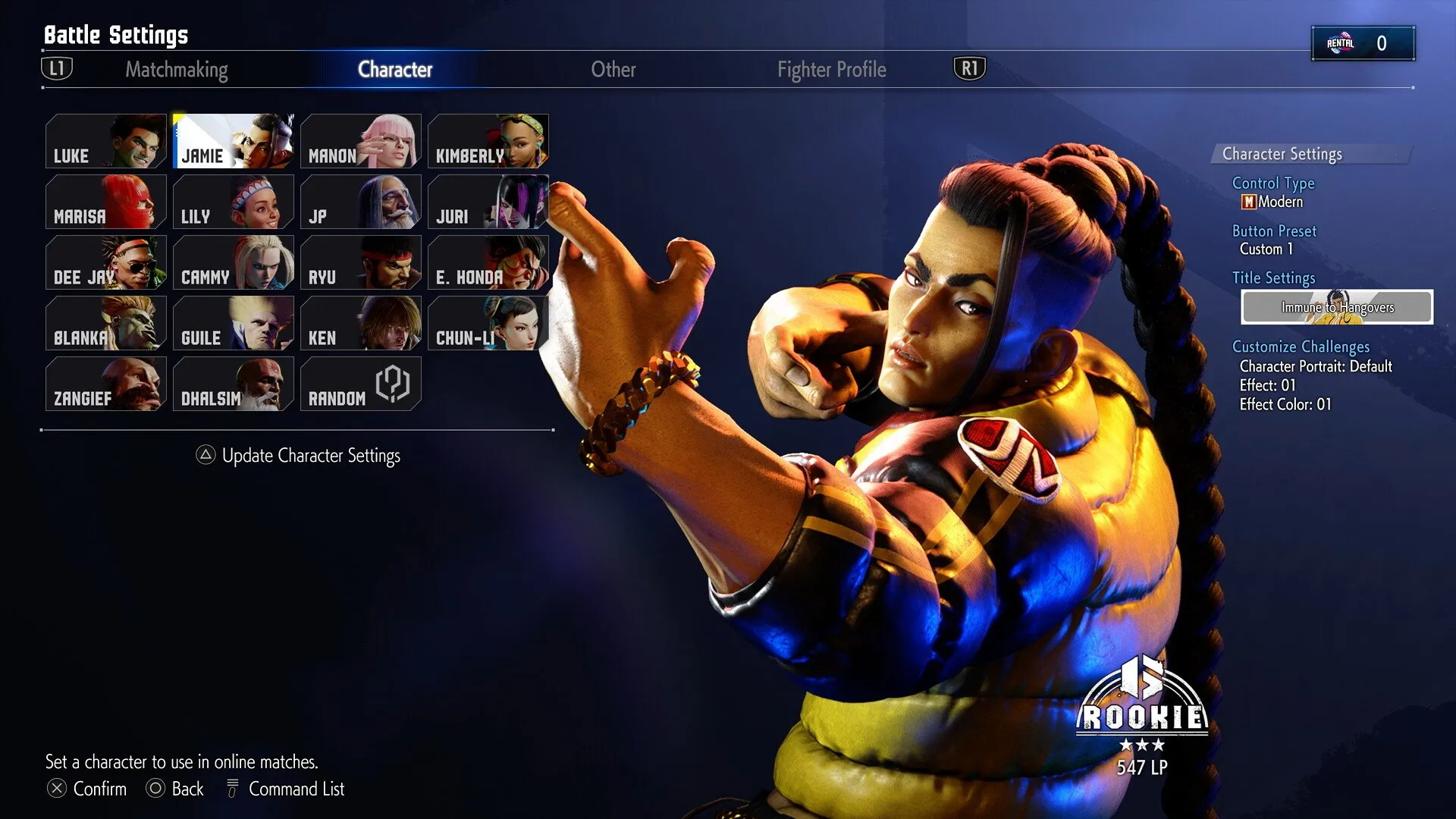Screen dimensions: 1456x819
Task: Select the JP character tile
Action: click(x=360, y=202)
